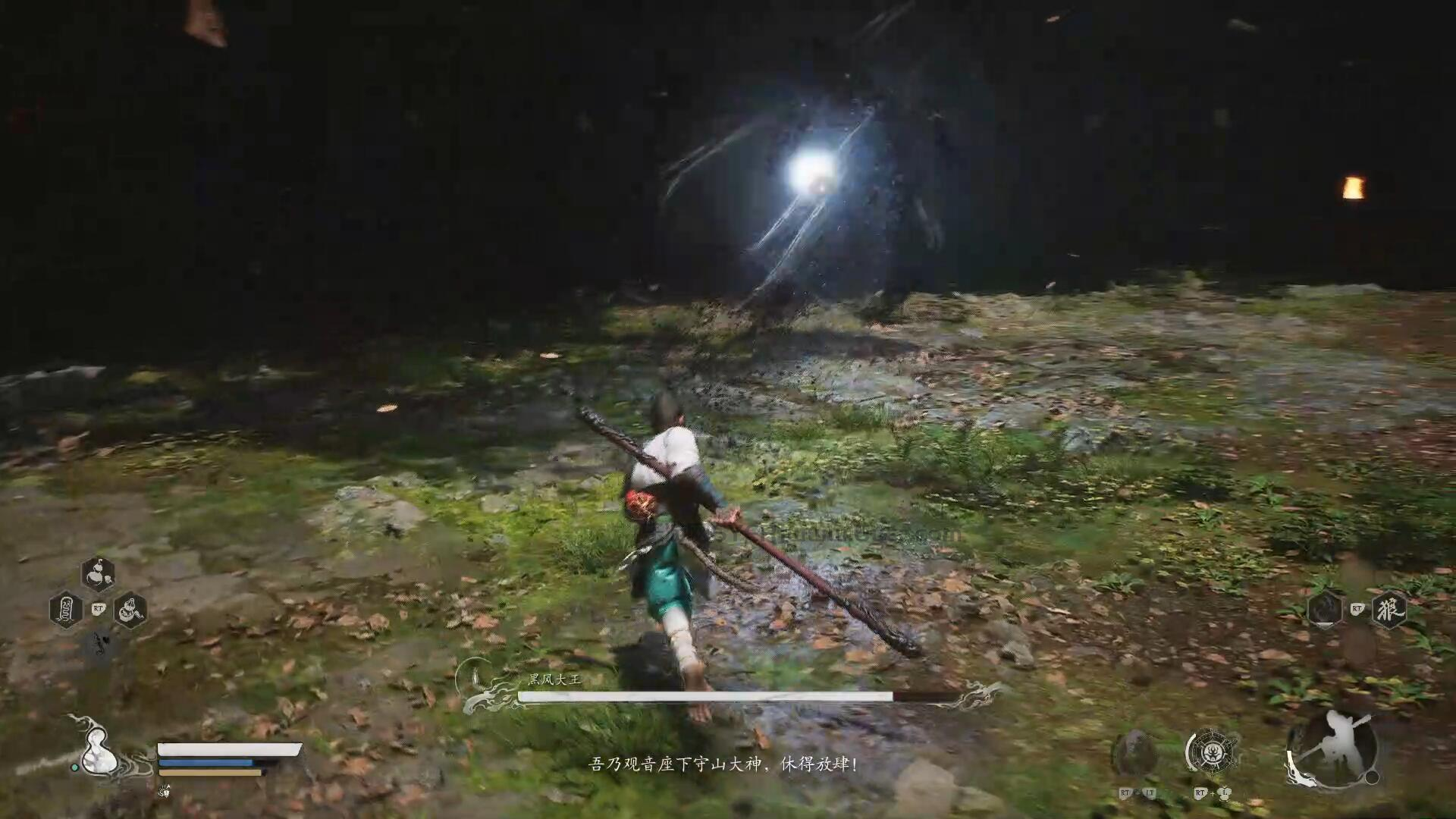Select the top potion flask slot
This screenshot has height=819, width=1456.
point(98,575)
